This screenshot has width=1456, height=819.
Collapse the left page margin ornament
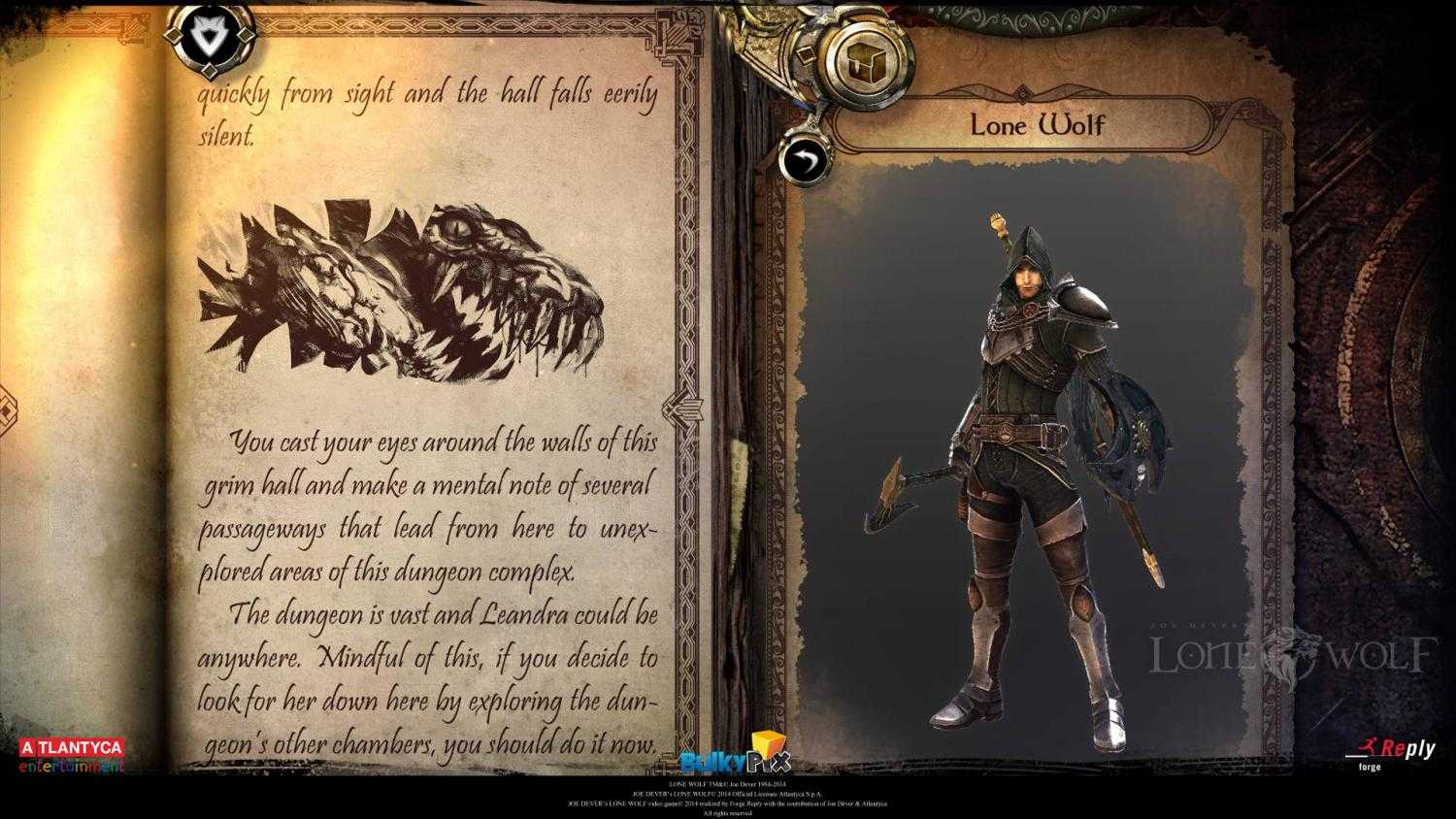pyautogui.click(x=8, y=408)
